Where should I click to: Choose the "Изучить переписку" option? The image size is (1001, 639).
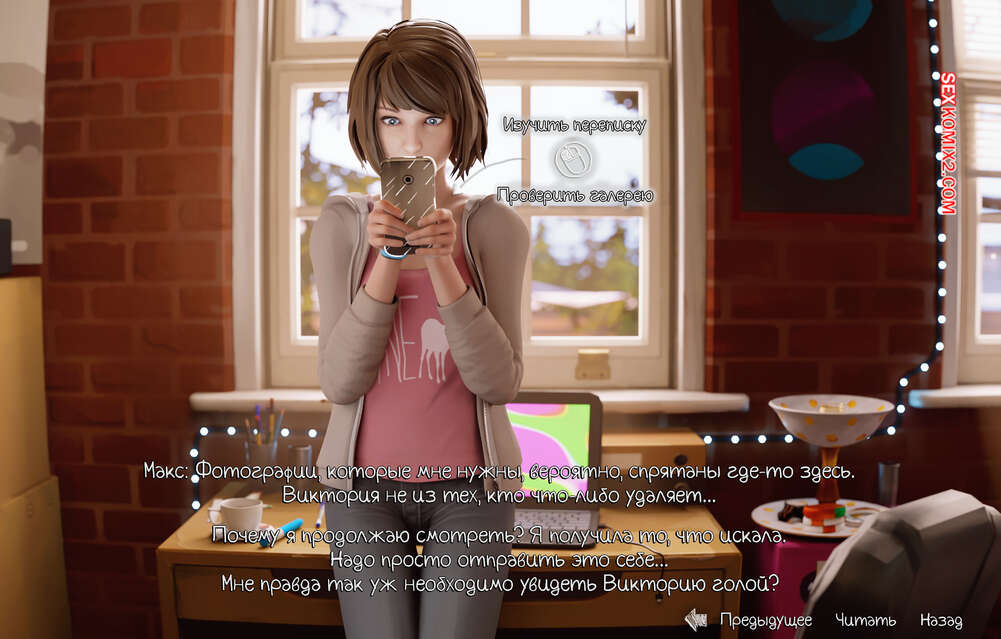point(574,125)
